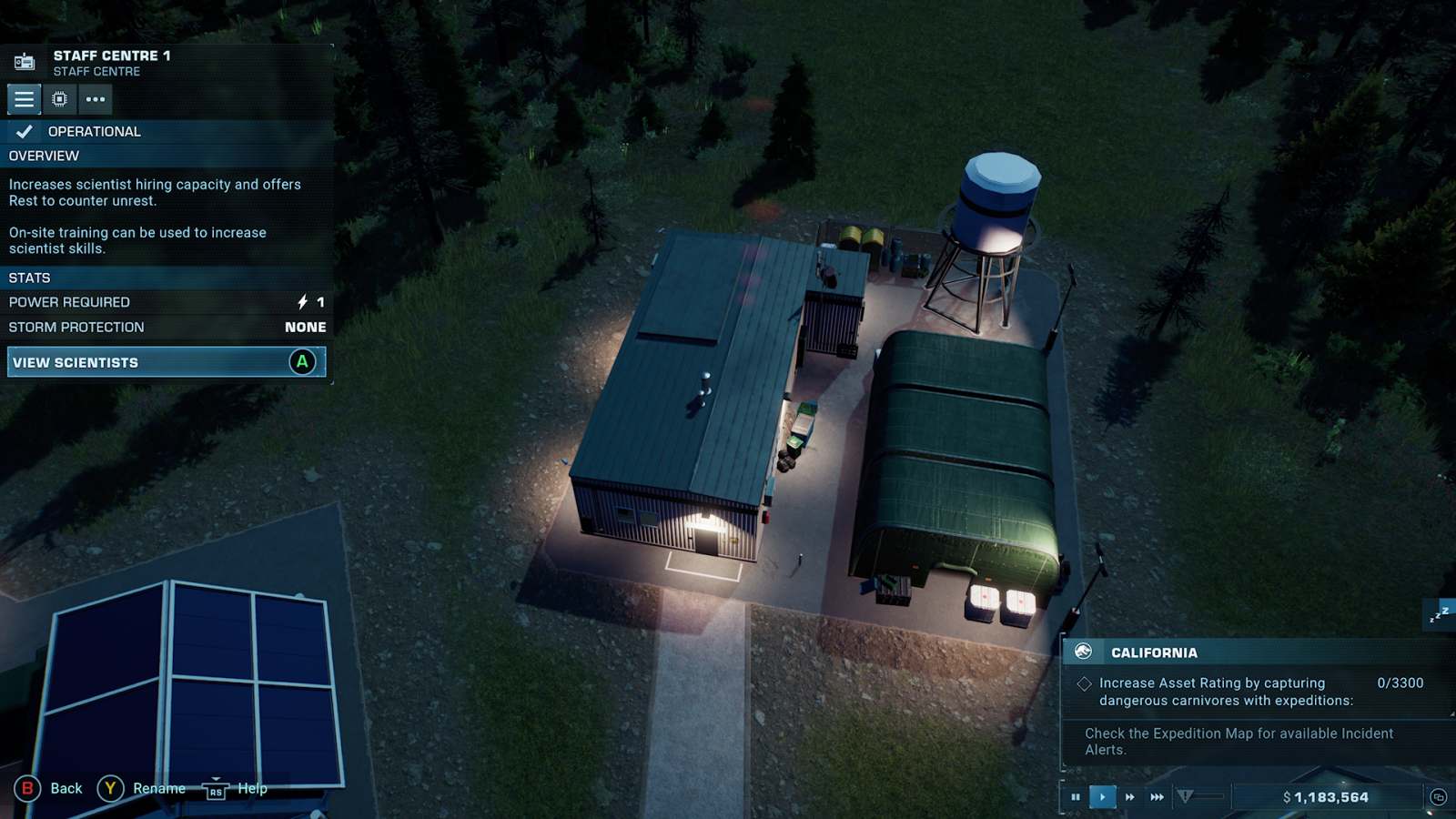Switch to the overview list tab
Screen dimensions: 1456x819
(x=25, y=99)
